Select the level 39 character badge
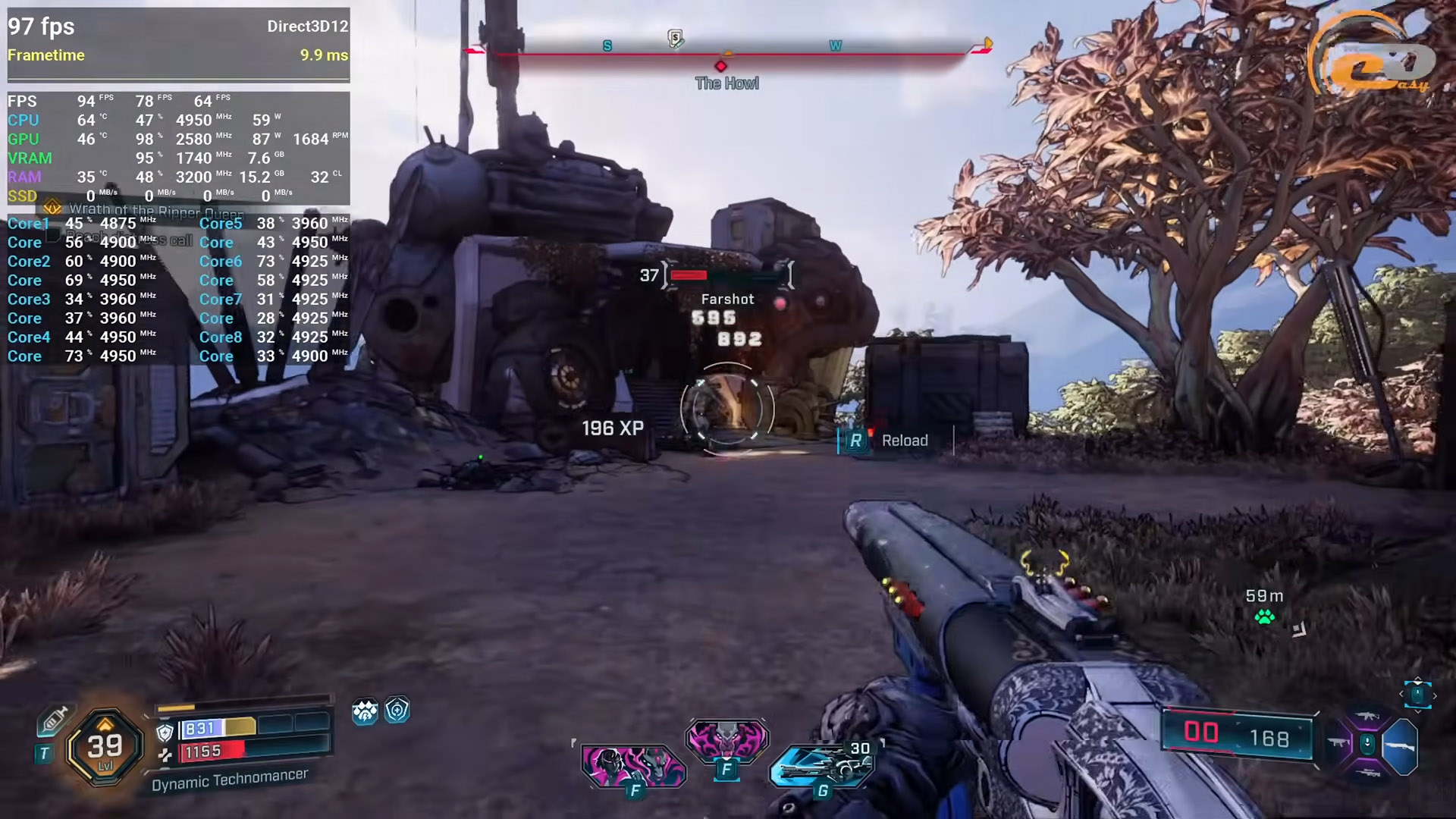The height and width of the screenshot is (819, 1456). click(105, 747)
